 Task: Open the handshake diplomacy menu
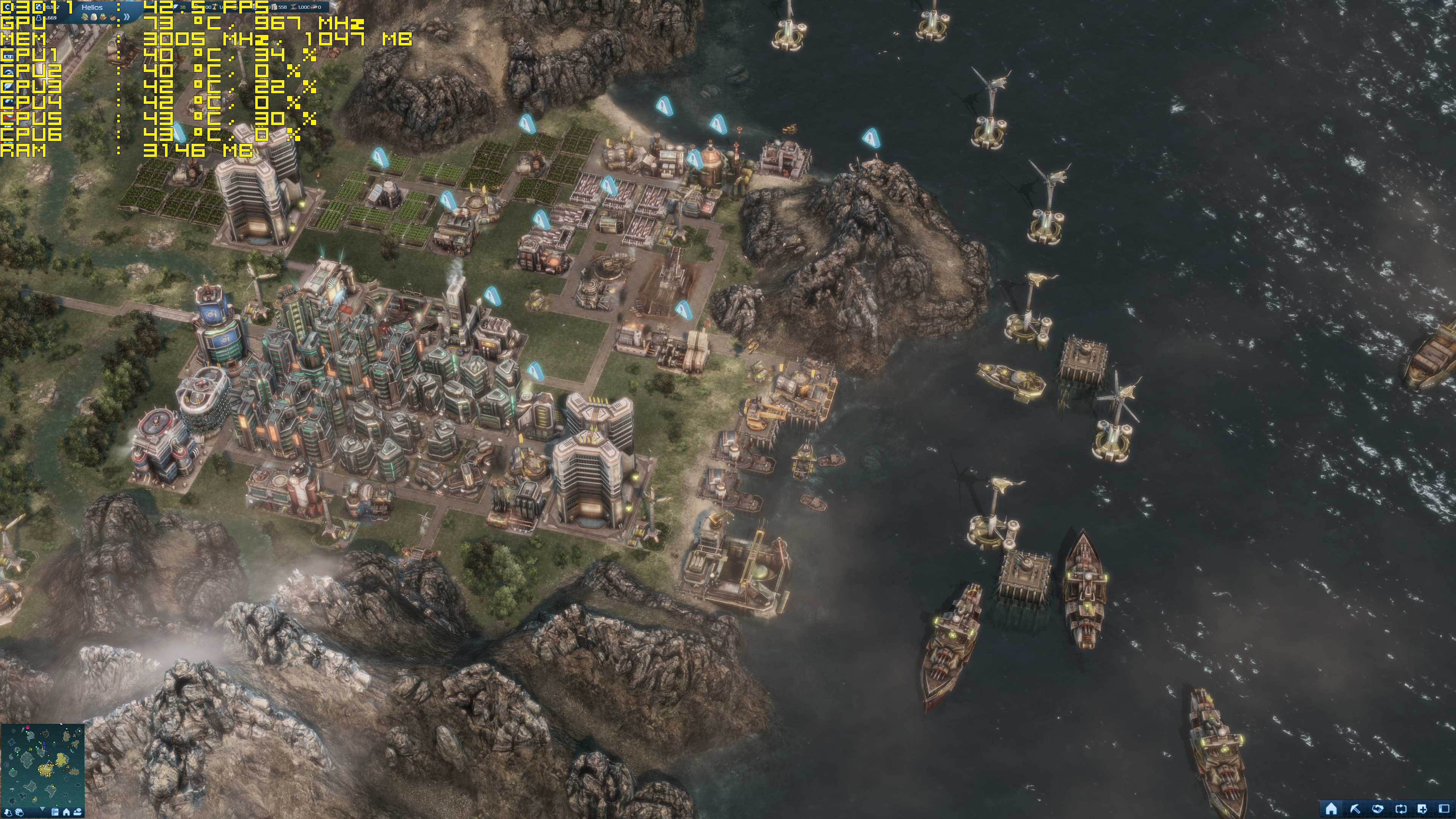tap(1378, 809)
